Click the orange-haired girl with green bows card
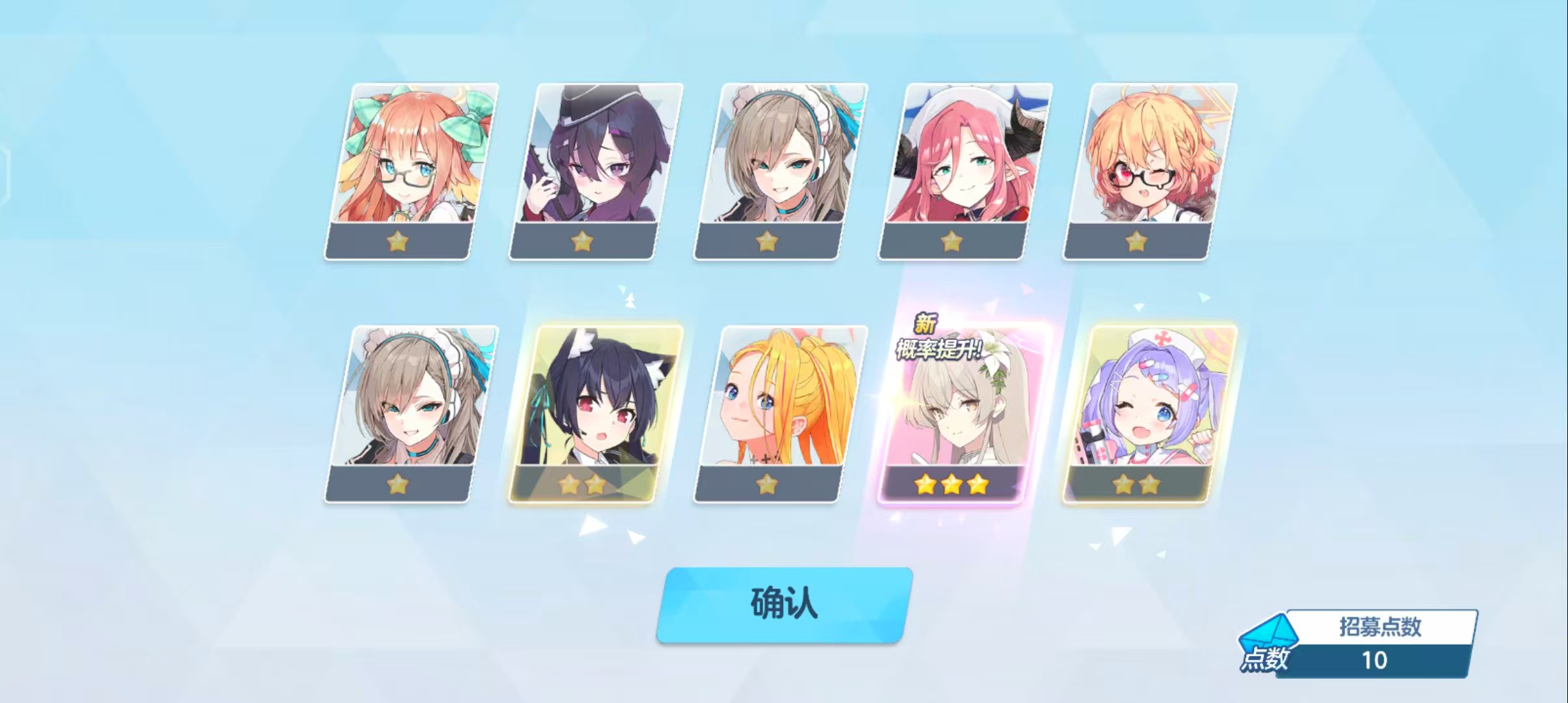The height and width of the screenshot is (703, 1568). 410,171
